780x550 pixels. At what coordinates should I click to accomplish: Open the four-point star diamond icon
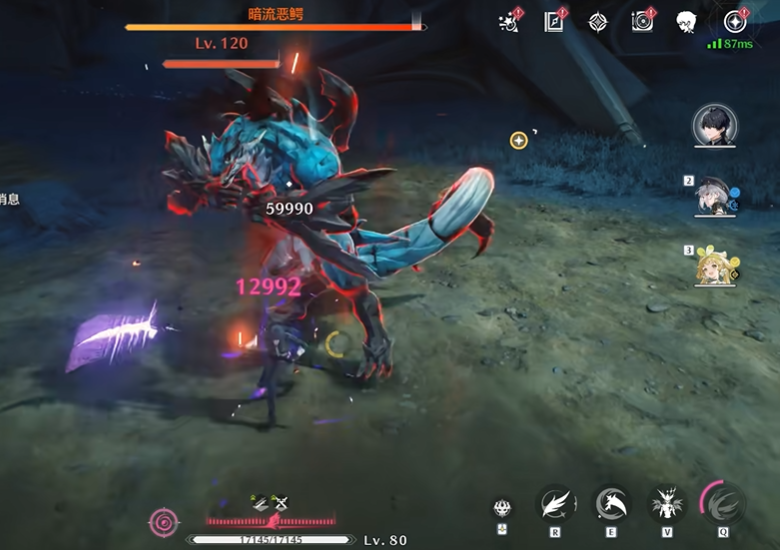(x=598, y=22)
